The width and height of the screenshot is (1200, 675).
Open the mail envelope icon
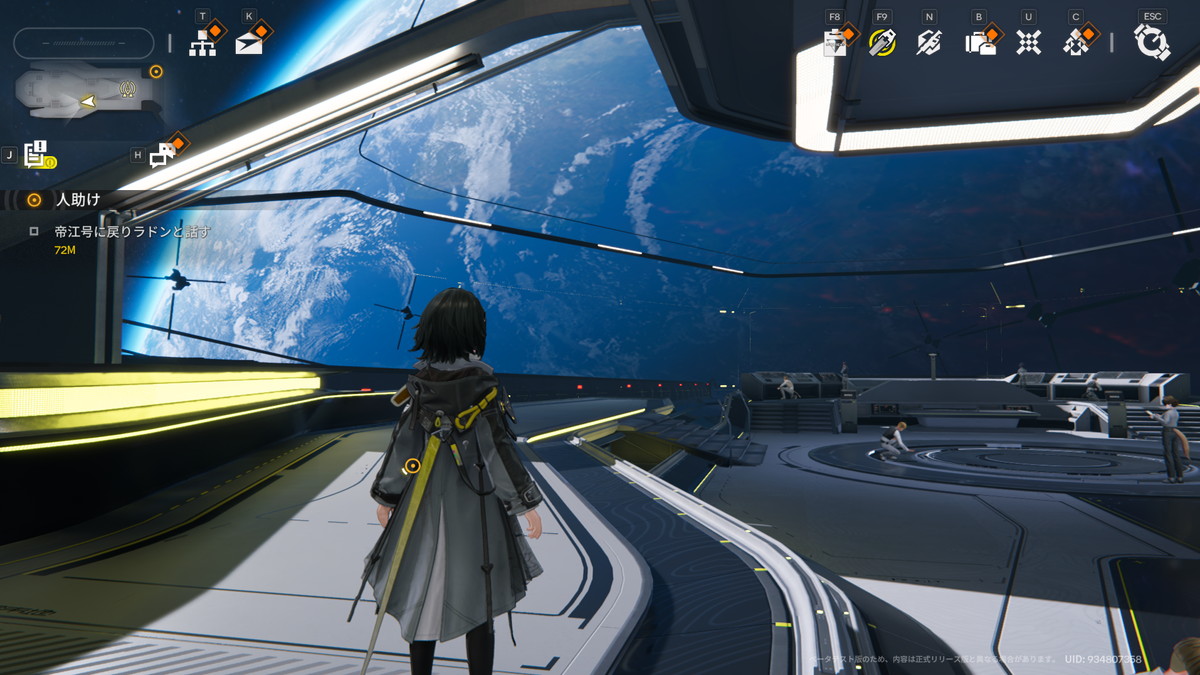(x=248, y=43)
